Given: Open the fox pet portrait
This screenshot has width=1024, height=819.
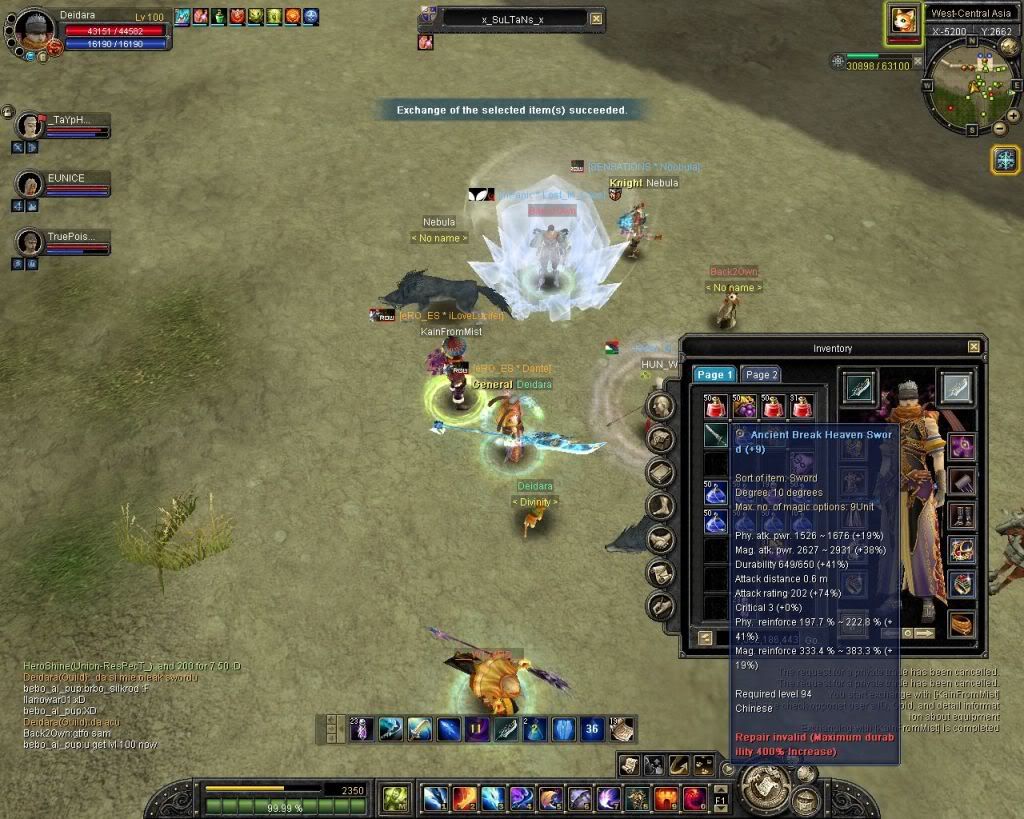Looking at the screenshot, I should click(x=903, y=20).
